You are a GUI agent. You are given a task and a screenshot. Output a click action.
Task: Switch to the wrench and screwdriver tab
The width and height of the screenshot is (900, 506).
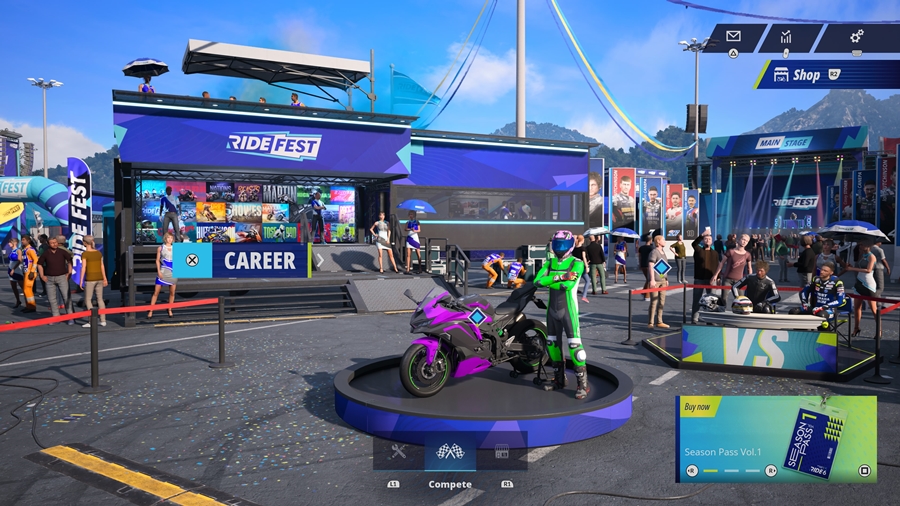398,451
